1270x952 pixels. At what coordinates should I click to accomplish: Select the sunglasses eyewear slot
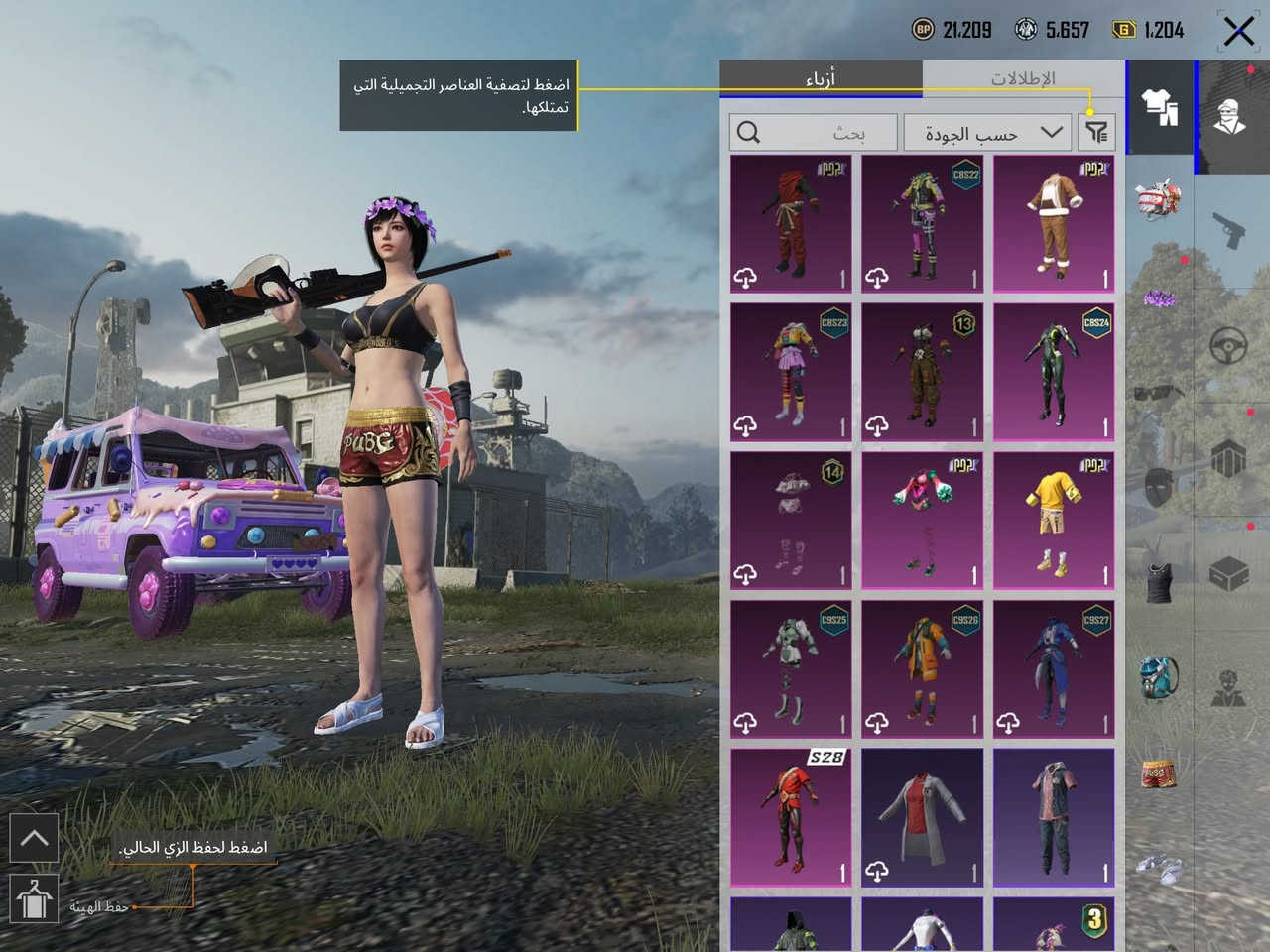(x=1157, y=393)
